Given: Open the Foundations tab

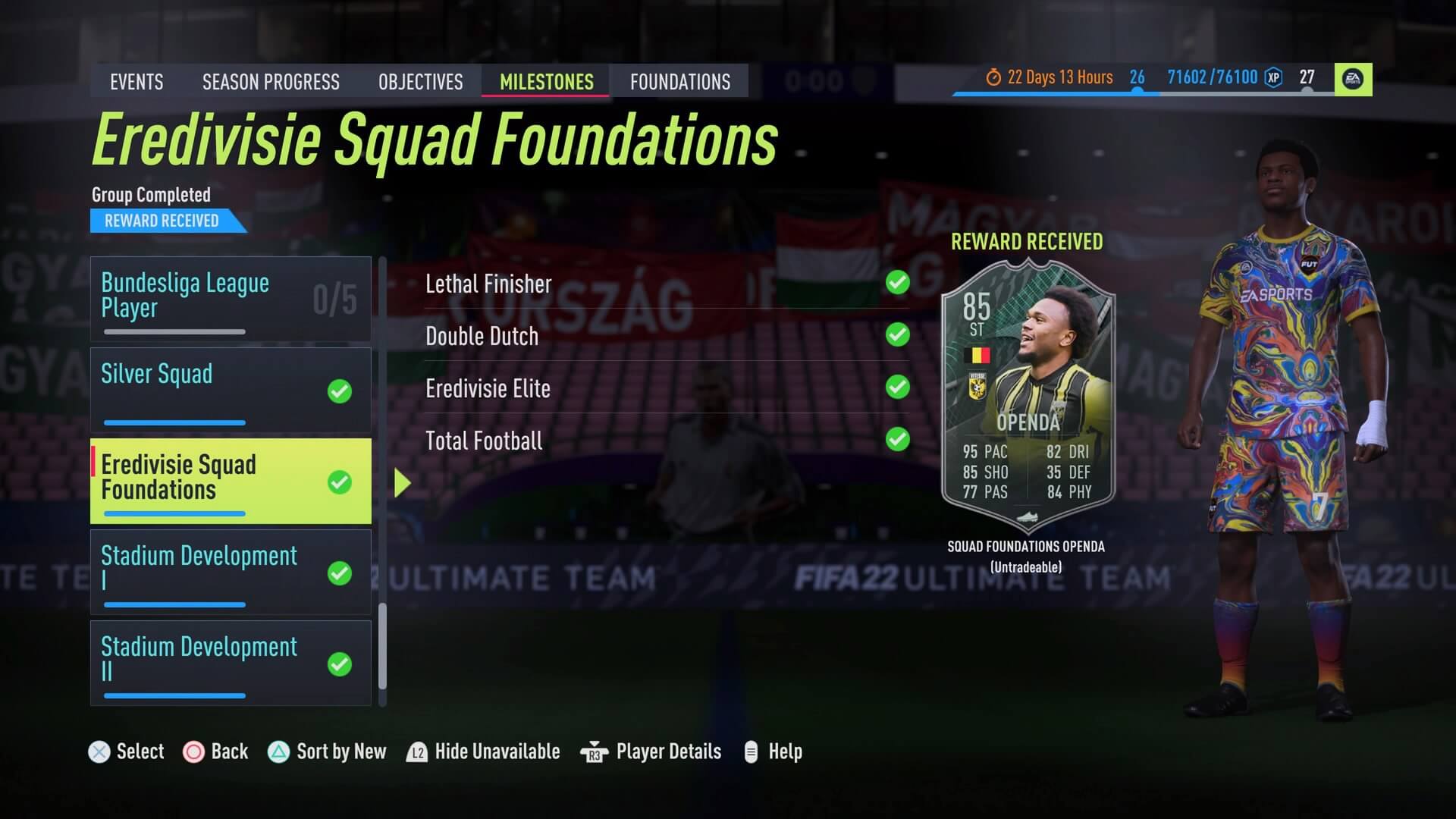Looking at the screenshot, I should 680,82.
